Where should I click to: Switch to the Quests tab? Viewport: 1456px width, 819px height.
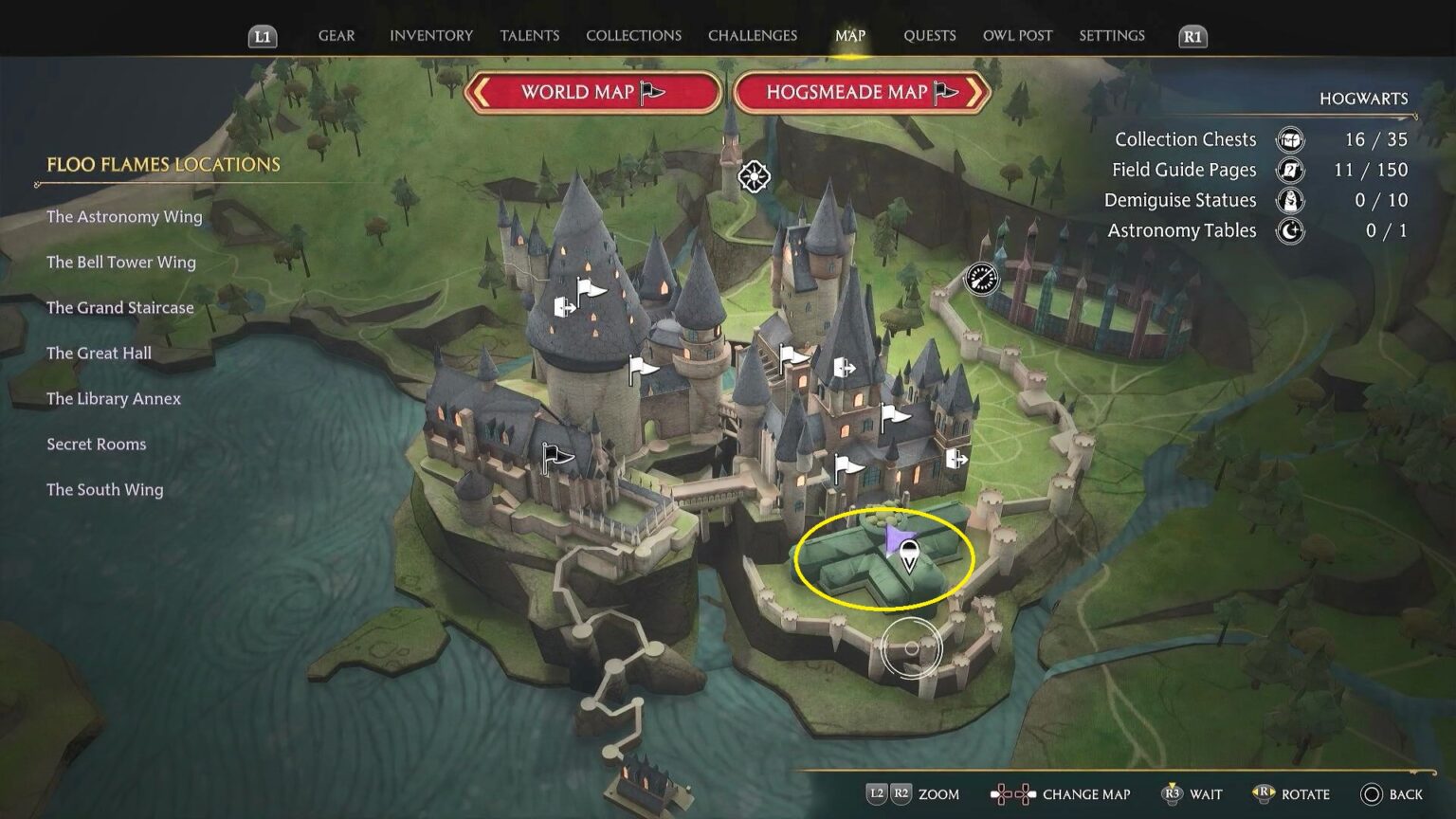click(929, 36)
